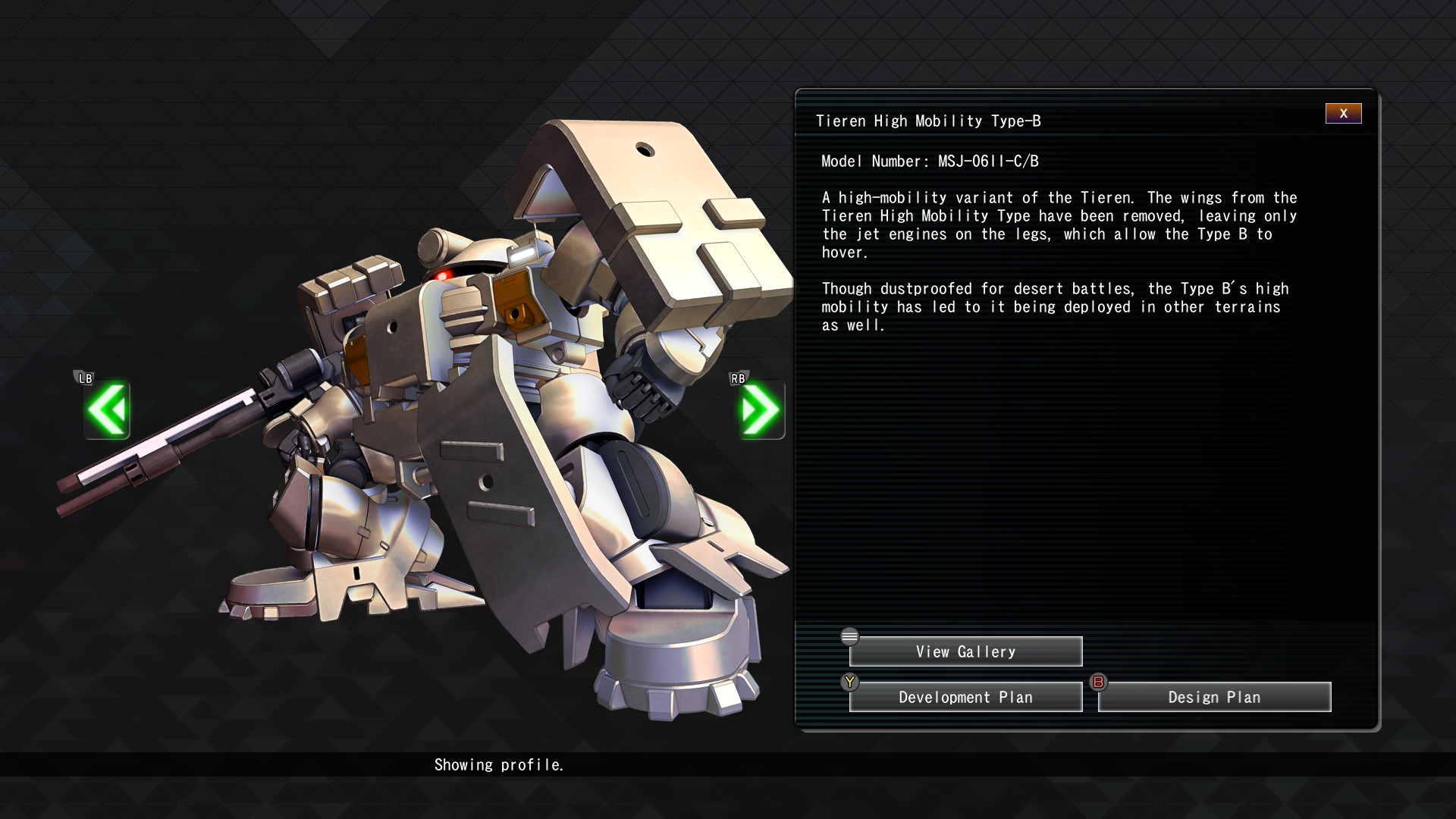This screenshot has width=1456, height=819.
Task: Switch to next unit with right arrow
Action: [761, 410]
